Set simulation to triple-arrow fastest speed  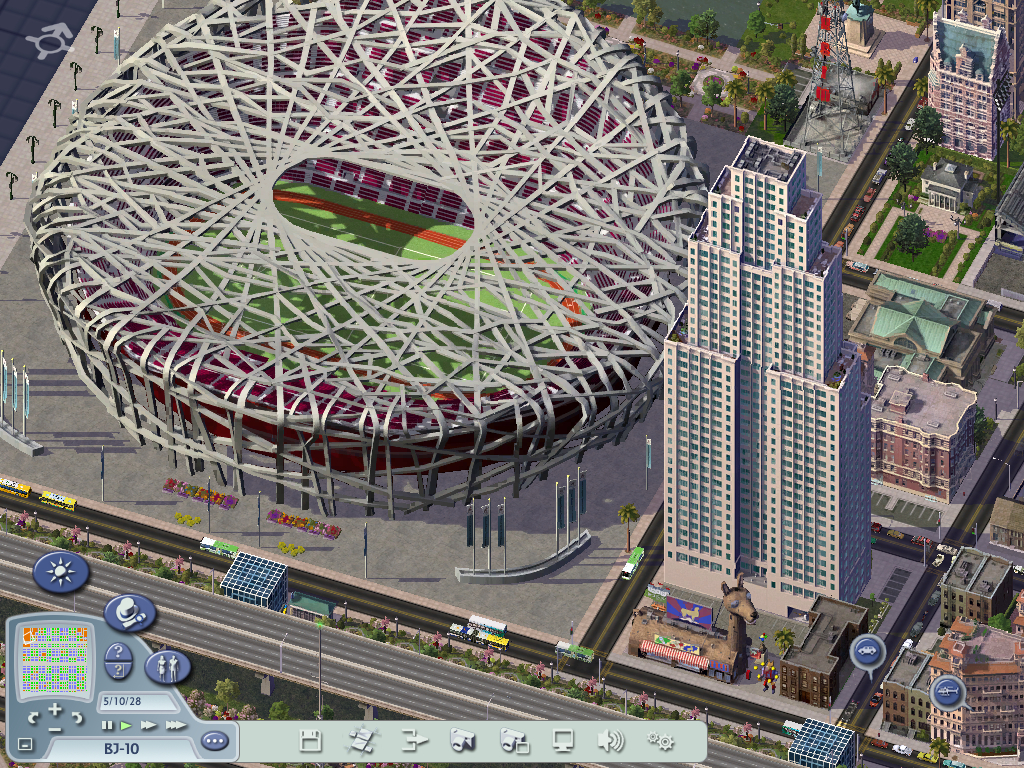coord(175,724)
